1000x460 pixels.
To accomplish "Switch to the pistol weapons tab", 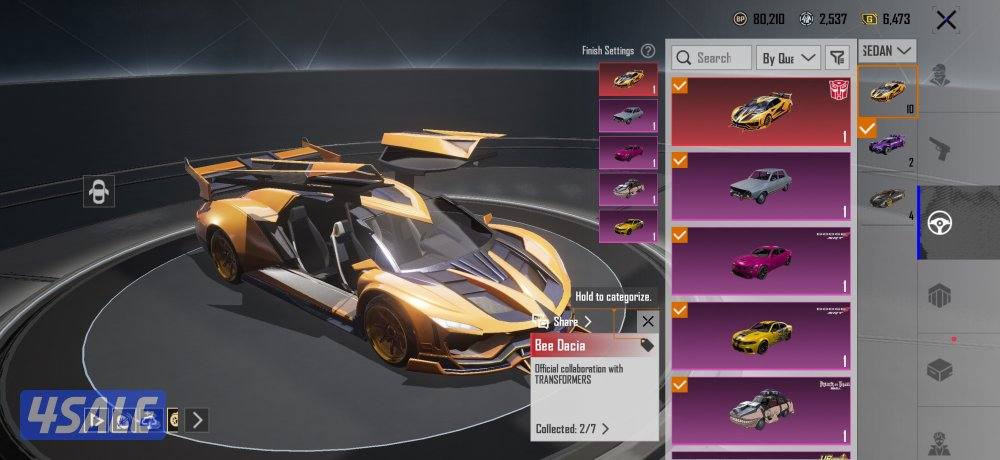I will [939, 148].
